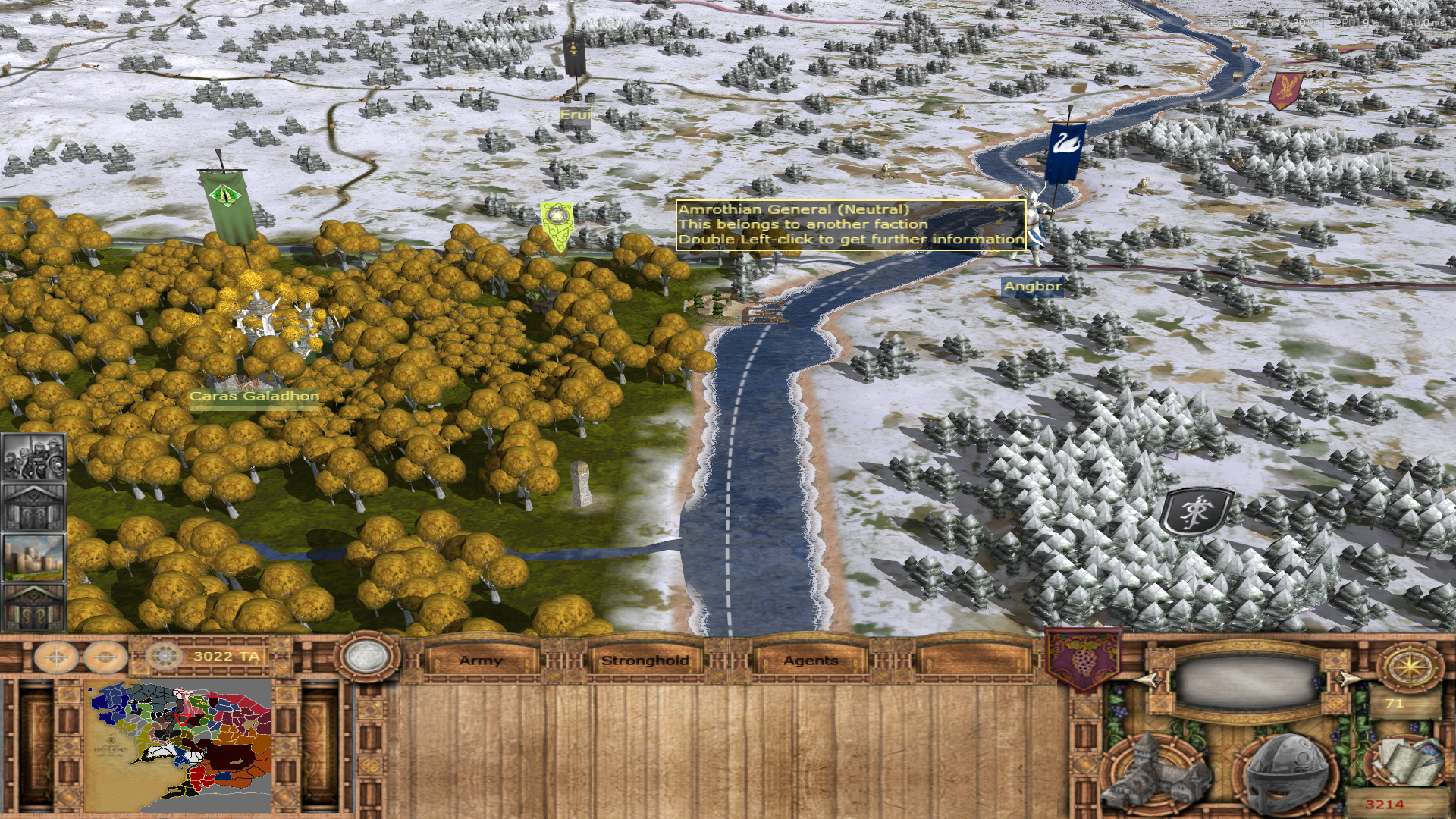Click the round wheel button beside the year
Viewport: 1456px width, 819px height.
(163, 656)
